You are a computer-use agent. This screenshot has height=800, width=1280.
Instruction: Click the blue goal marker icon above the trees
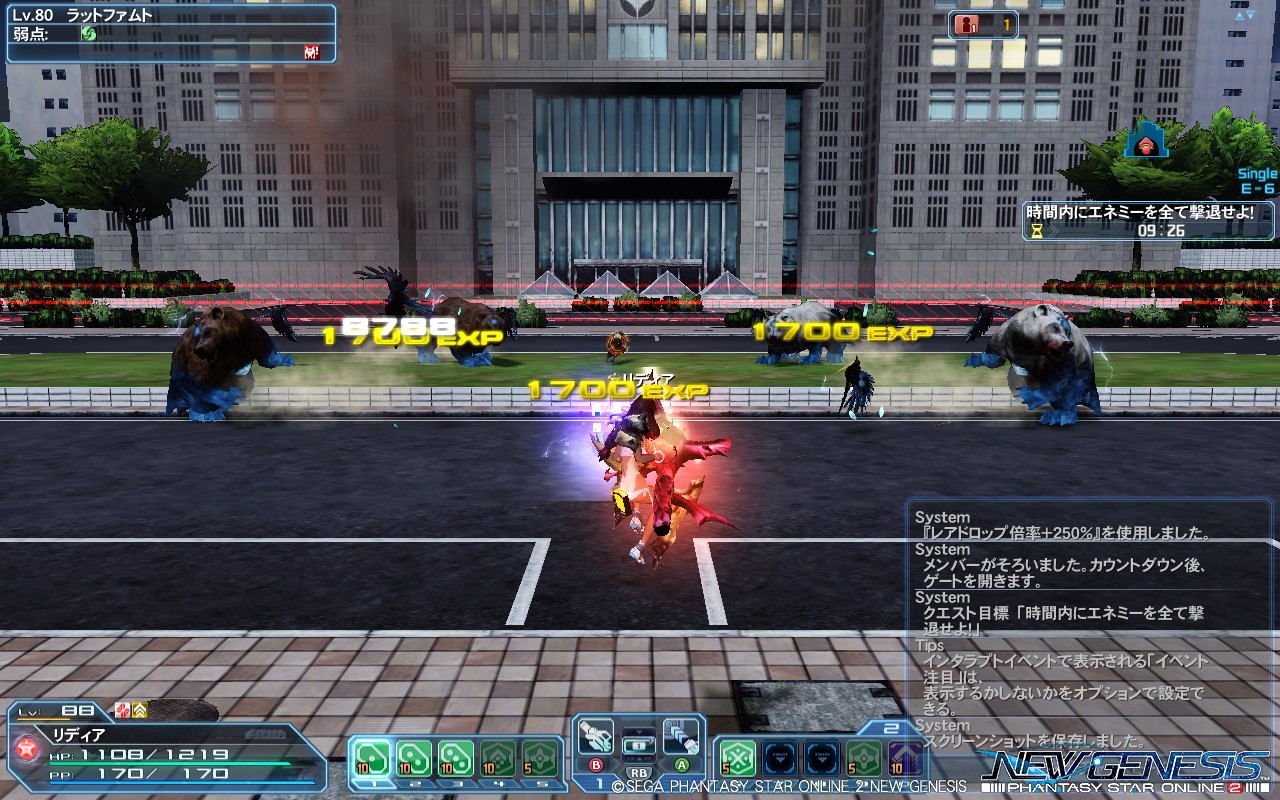[1147, 143]
